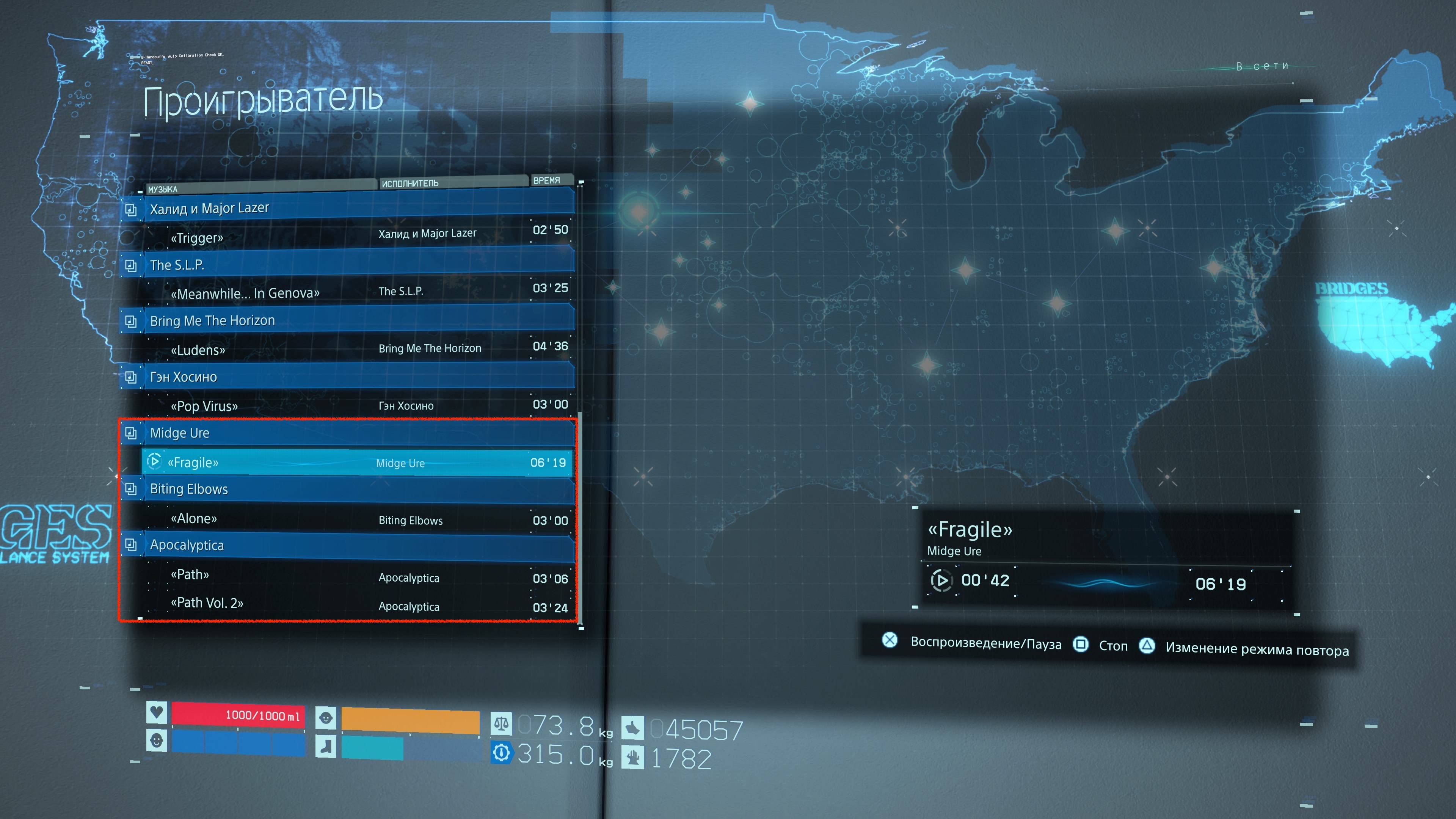Select the Apocalyptica album header
The width and height of the screenshot is (1456, 819).
pos(348,545)
